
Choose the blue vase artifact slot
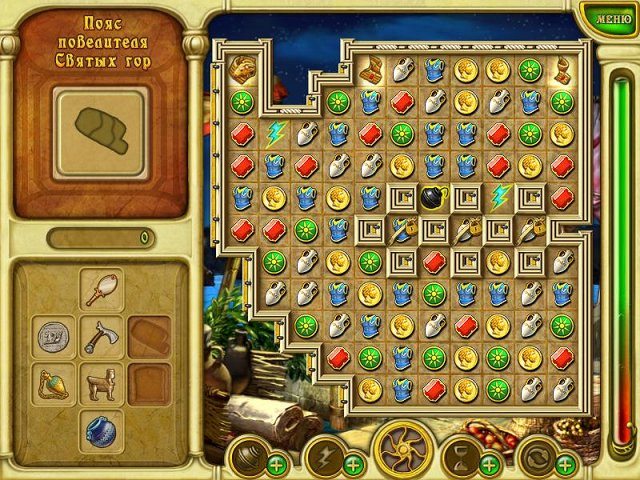tap(101, 430)
